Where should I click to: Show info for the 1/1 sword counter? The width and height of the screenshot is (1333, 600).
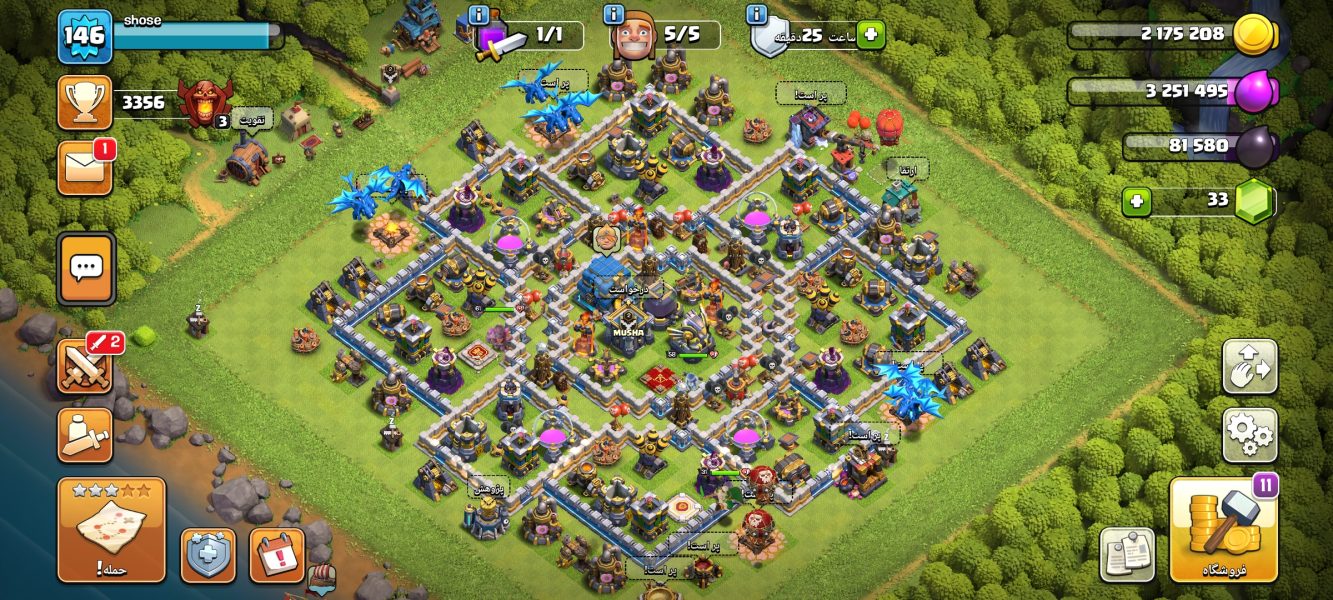tap(478, 15)
